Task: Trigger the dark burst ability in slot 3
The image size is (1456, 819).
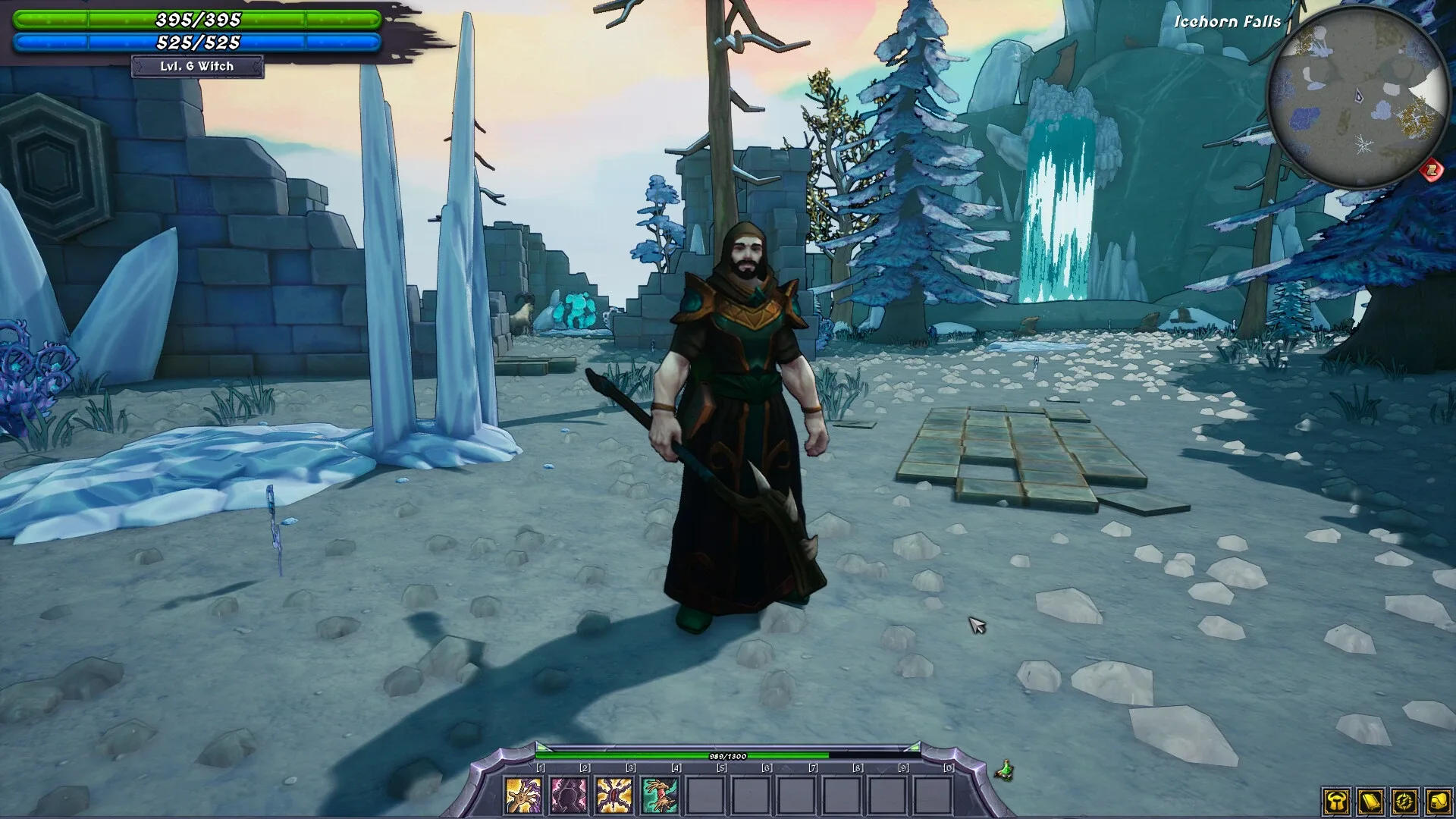Action: click(615, 795)
